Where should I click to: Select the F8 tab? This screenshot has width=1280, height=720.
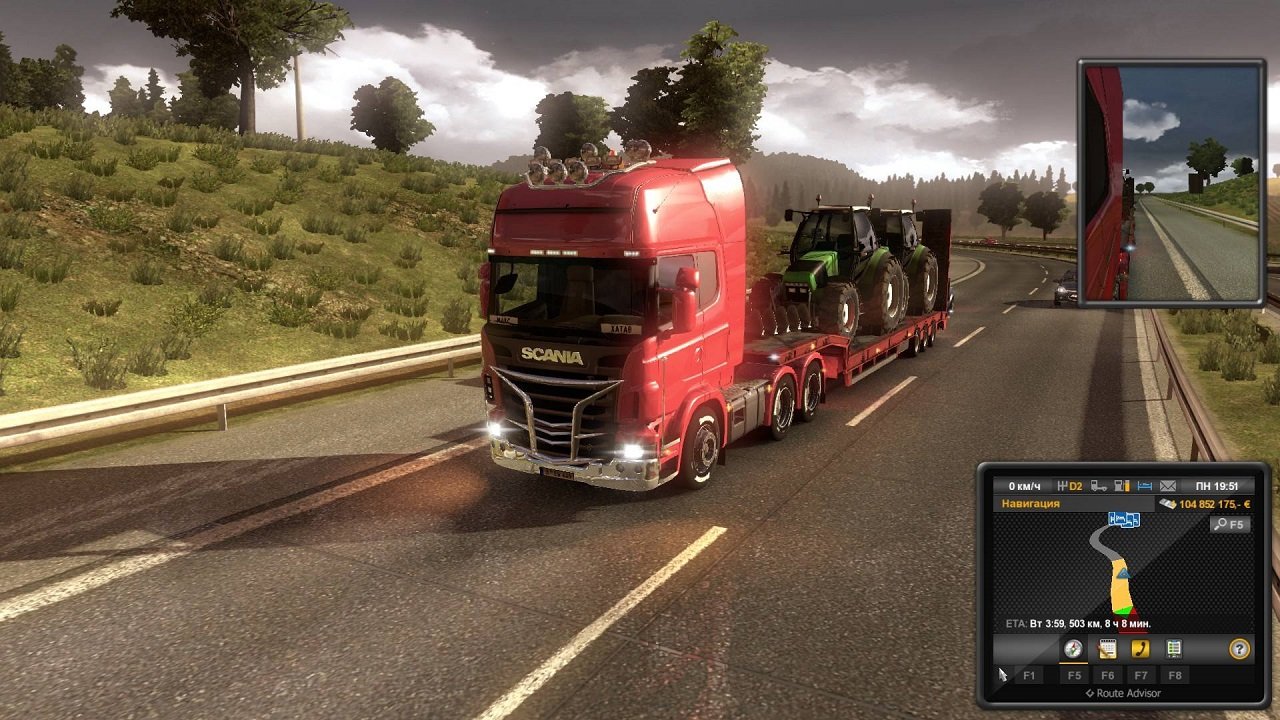click(x=1173, y=675)
